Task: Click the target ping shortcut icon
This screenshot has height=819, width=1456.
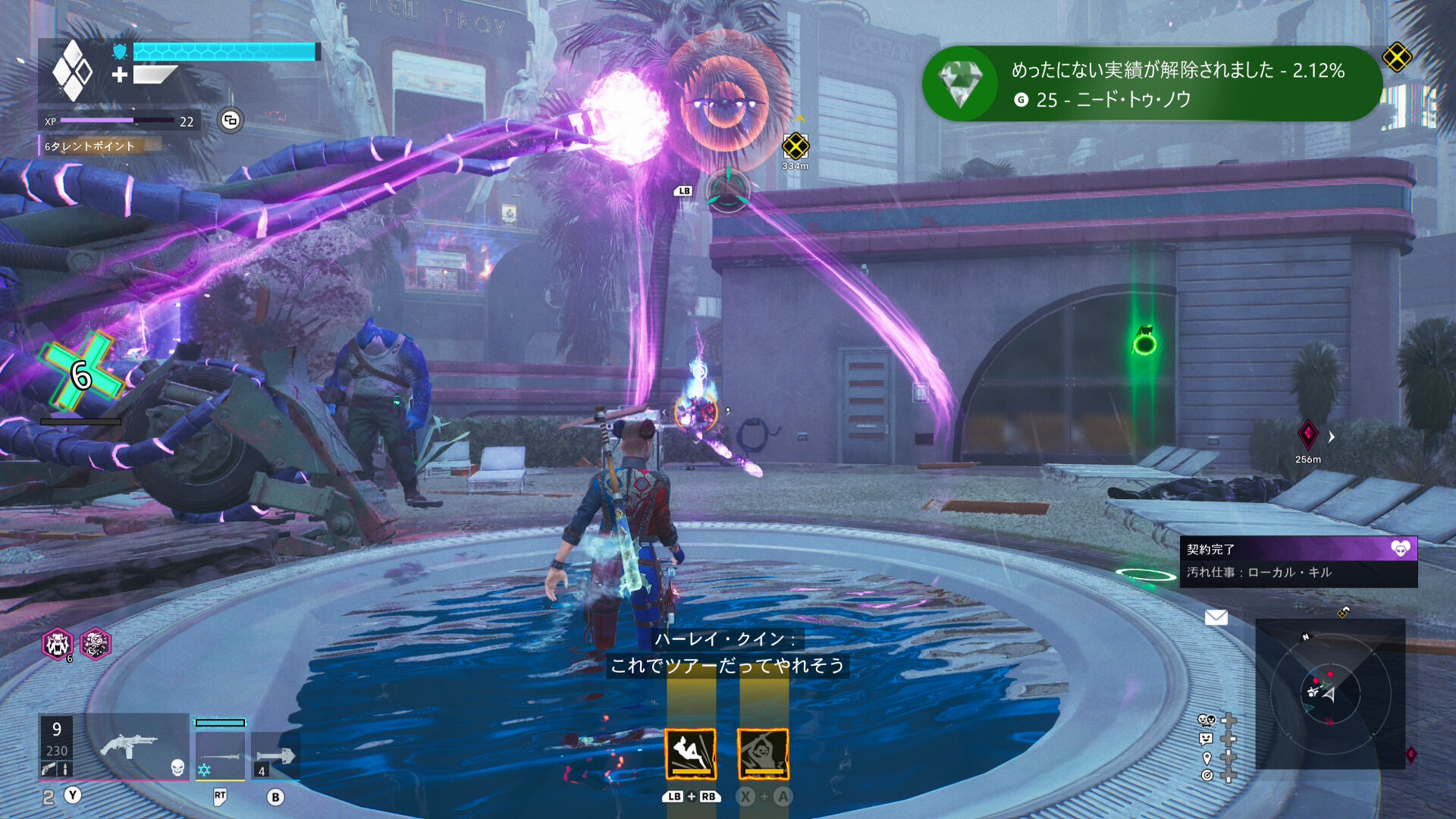Action: (x=1207, y=775)
